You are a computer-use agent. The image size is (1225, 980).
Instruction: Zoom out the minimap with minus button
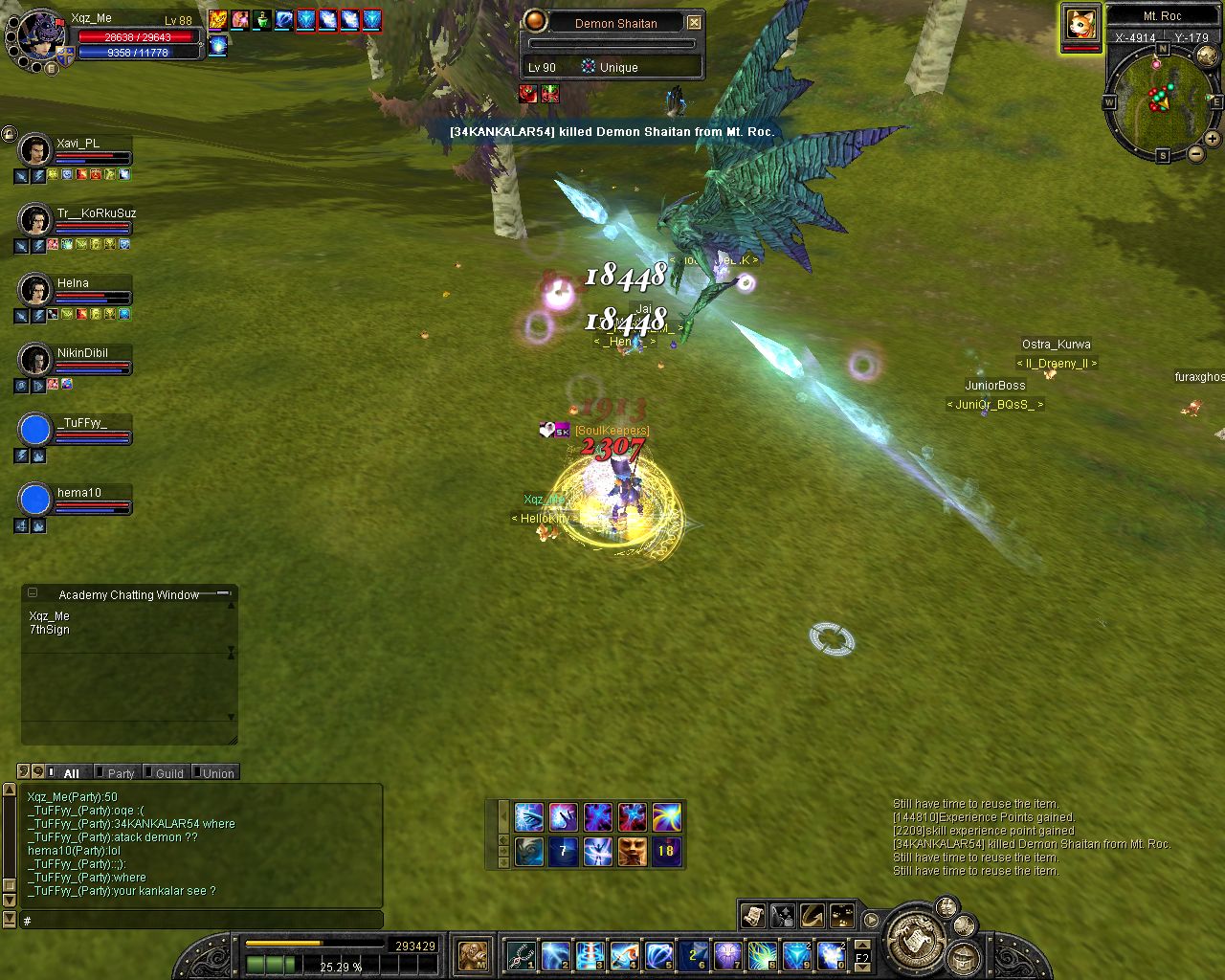(1195, 154)
